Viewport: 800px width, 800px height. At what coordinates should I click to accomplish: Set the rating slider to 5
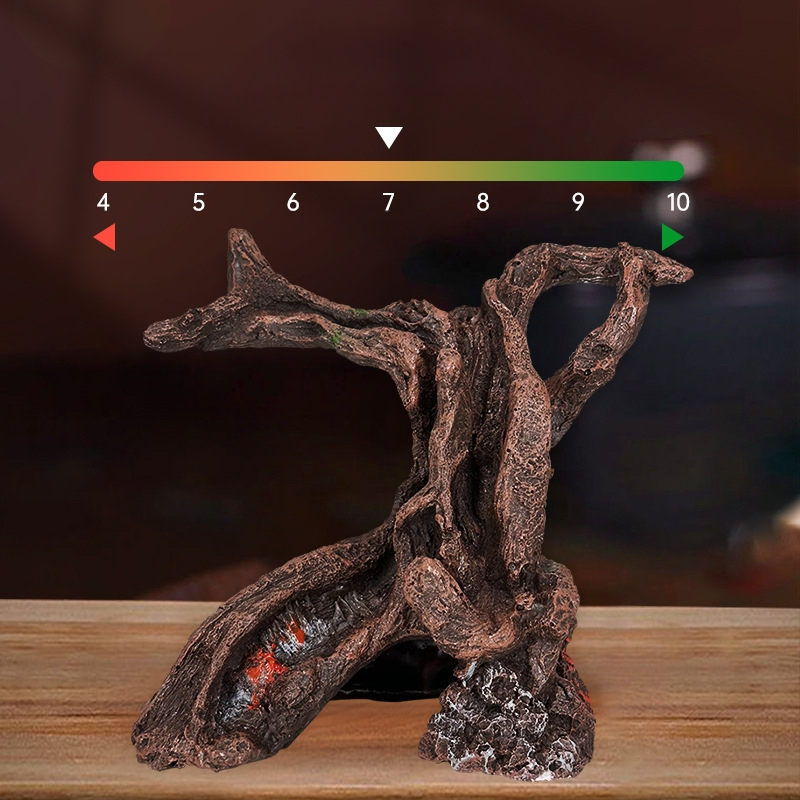point(199,171)
